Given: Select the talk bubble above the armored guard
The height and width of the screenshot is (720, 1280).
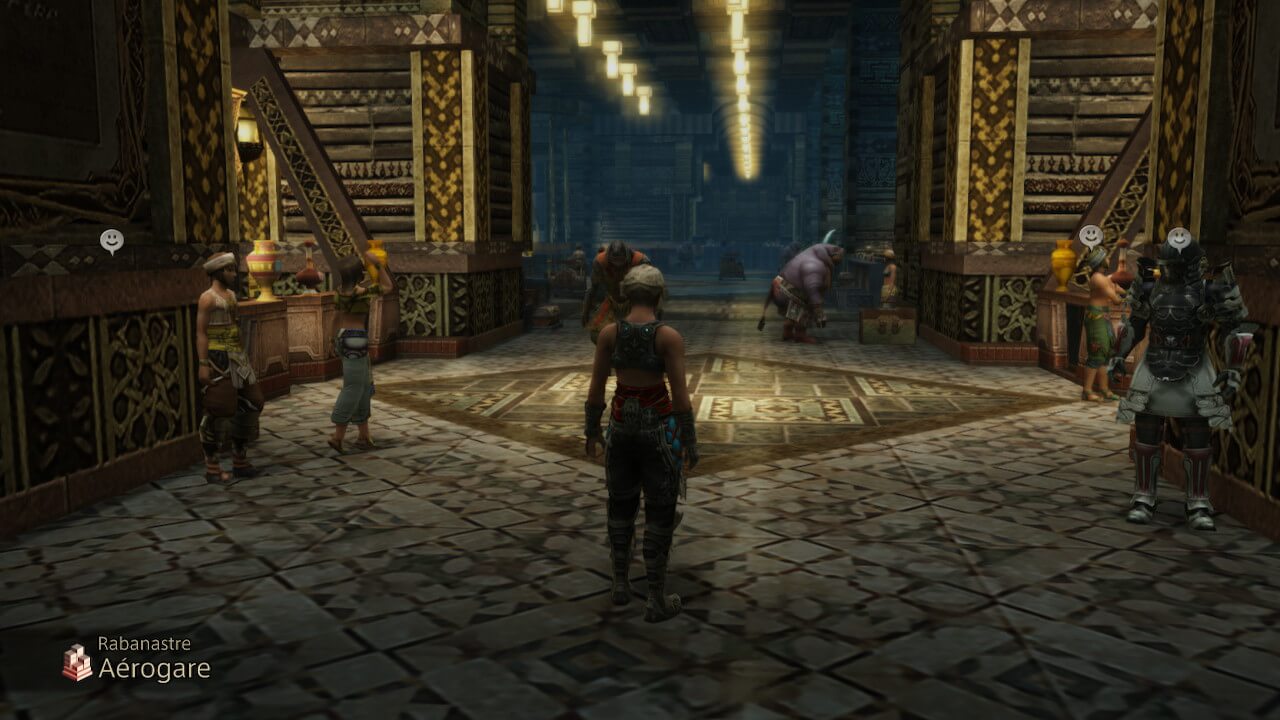Looking at the screenshot, I should click(x=1180, y=238).
